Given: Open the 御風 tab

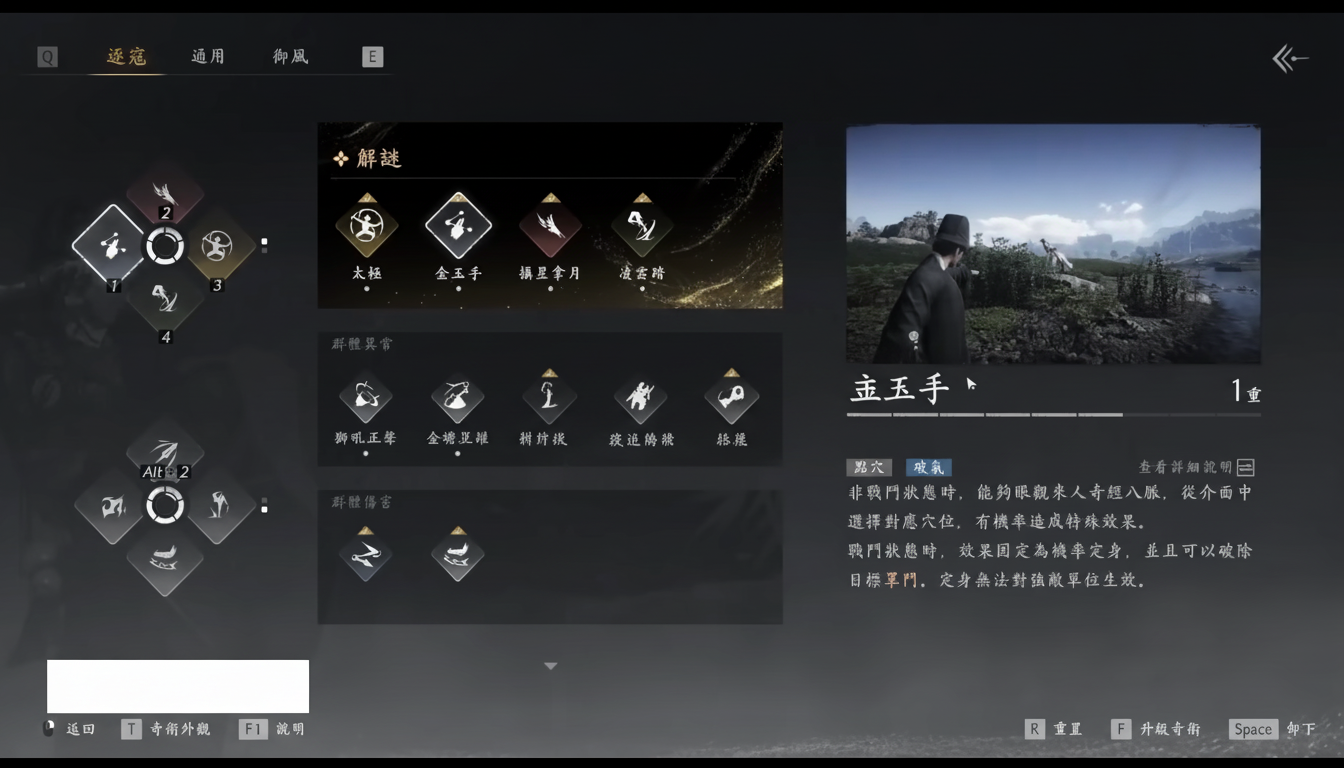Looking at the screenshot, I should click(x=289, y=56).
